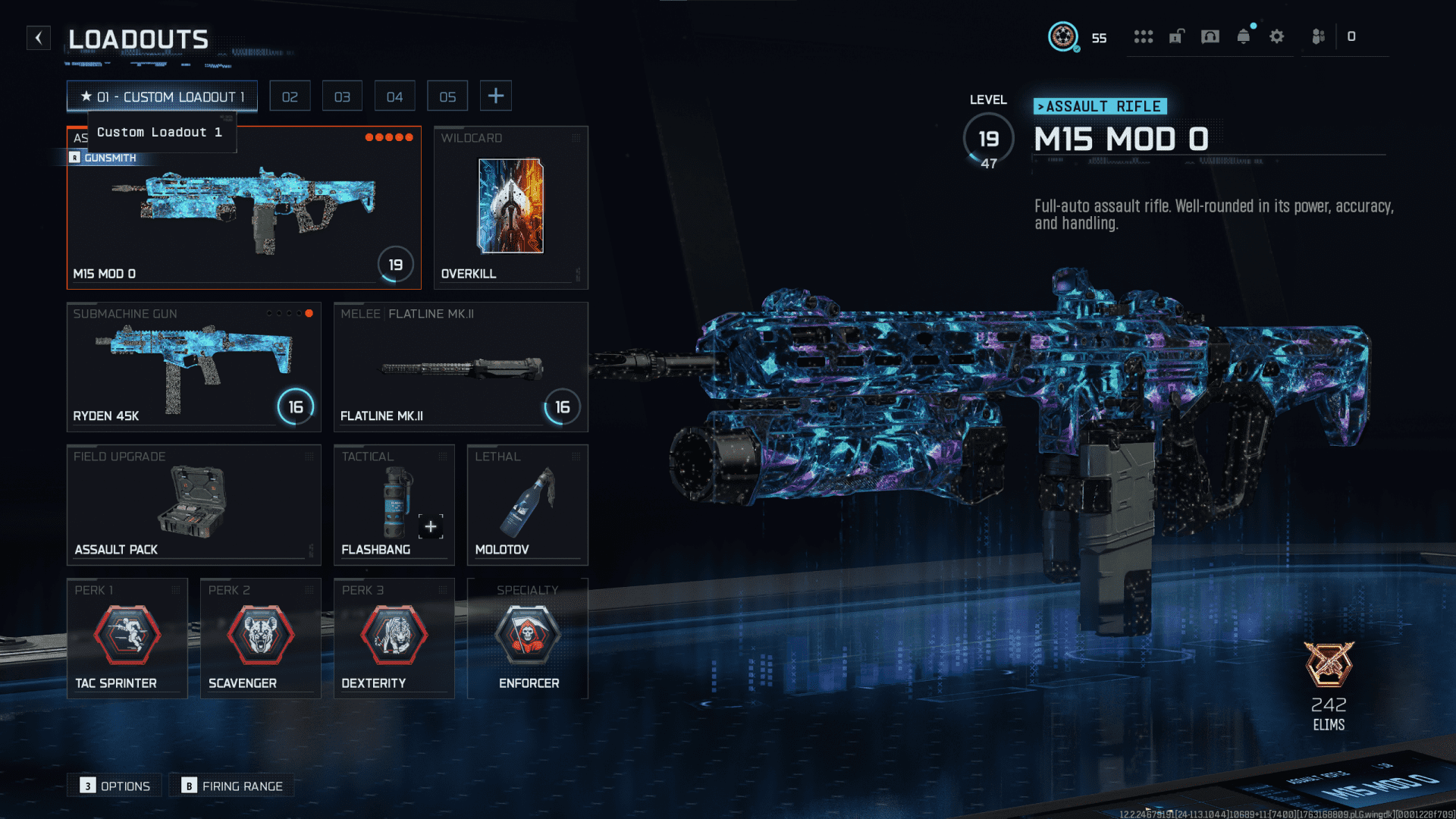Select loadout slot 05
Image resolution: width=1456 pixels, height=819 pixels.
447,96
